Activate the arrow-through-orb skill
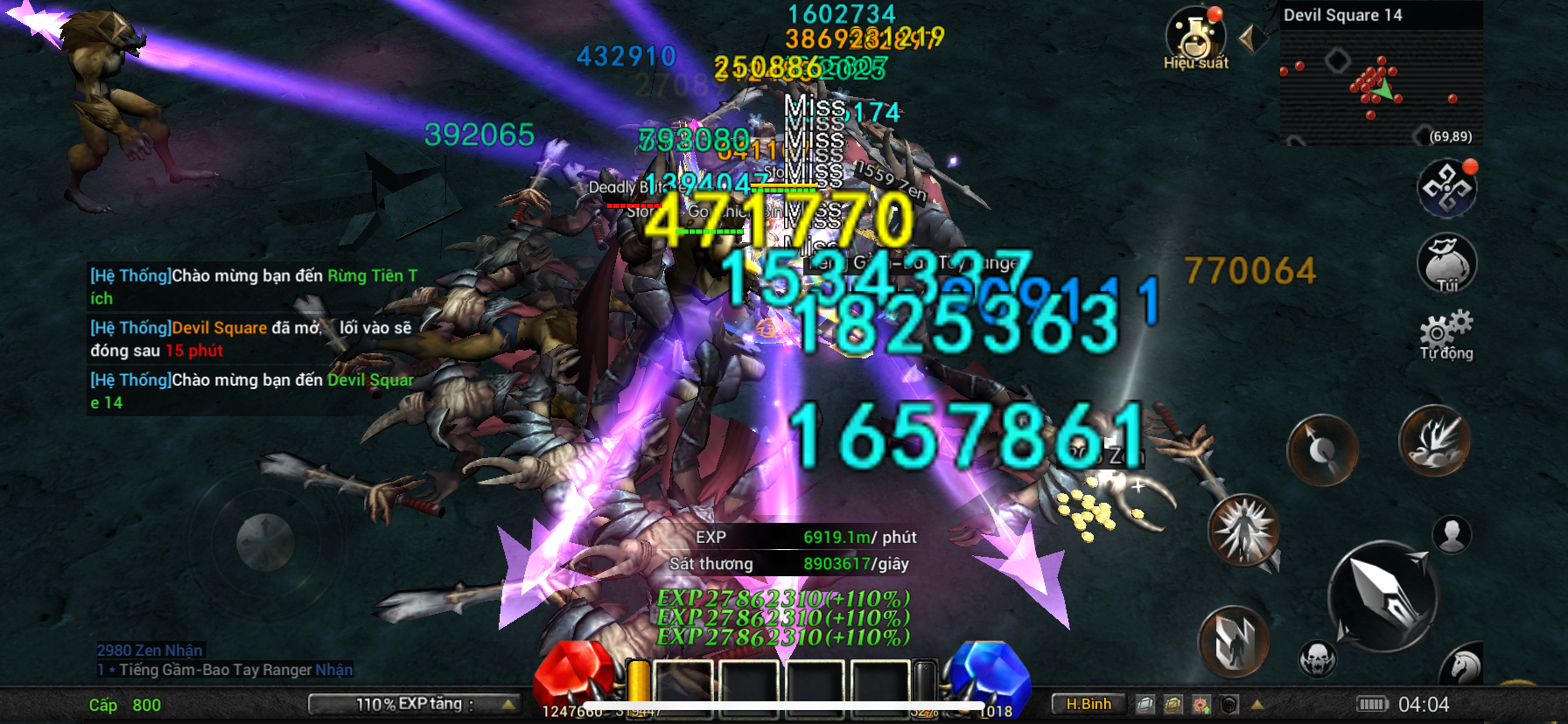Image resolution: width=1568 pixels, height=724 pixels. 1322,449
